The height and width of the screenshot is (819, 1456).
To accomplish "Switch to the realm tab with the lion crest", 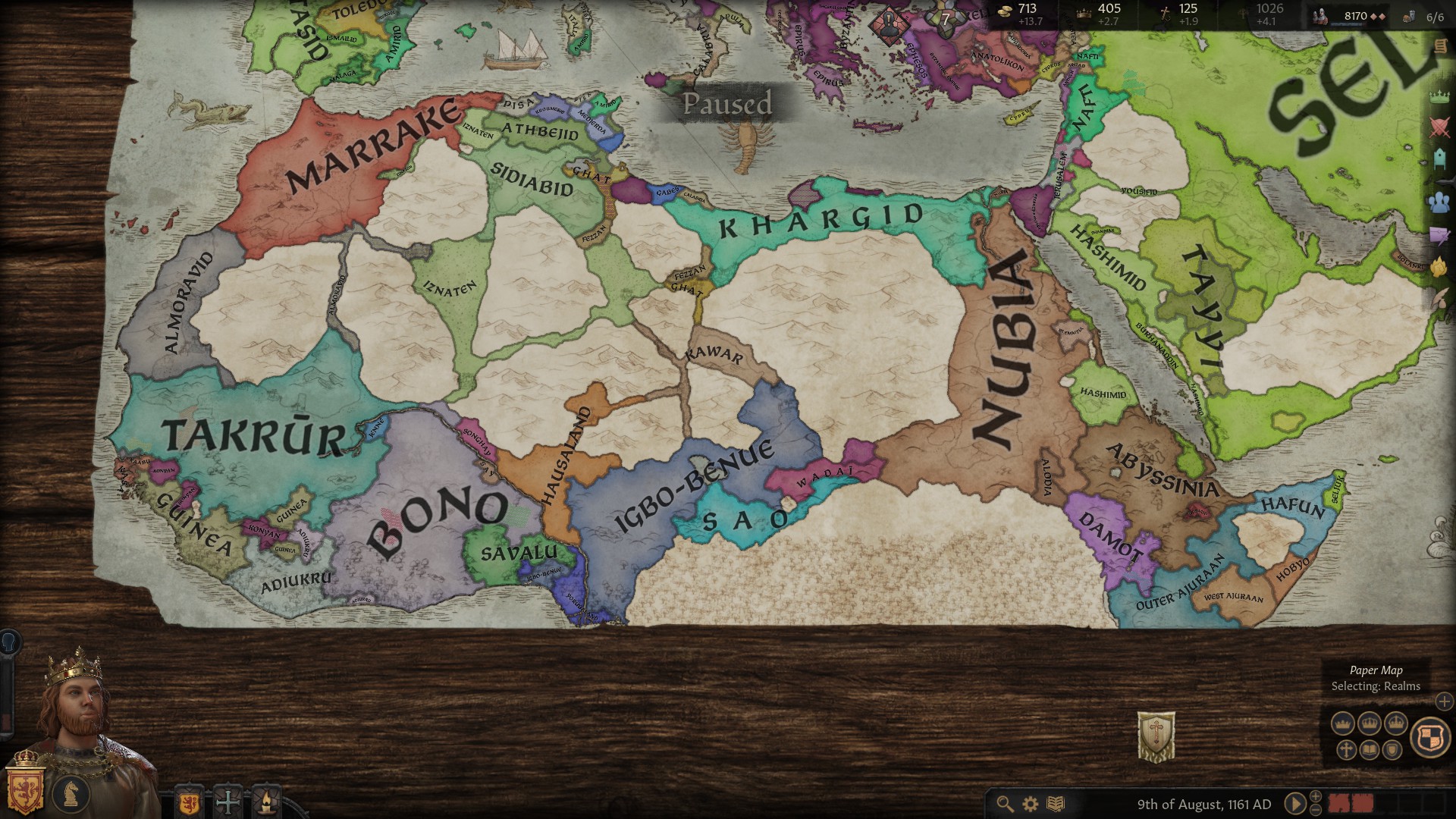I will (188, 802).
